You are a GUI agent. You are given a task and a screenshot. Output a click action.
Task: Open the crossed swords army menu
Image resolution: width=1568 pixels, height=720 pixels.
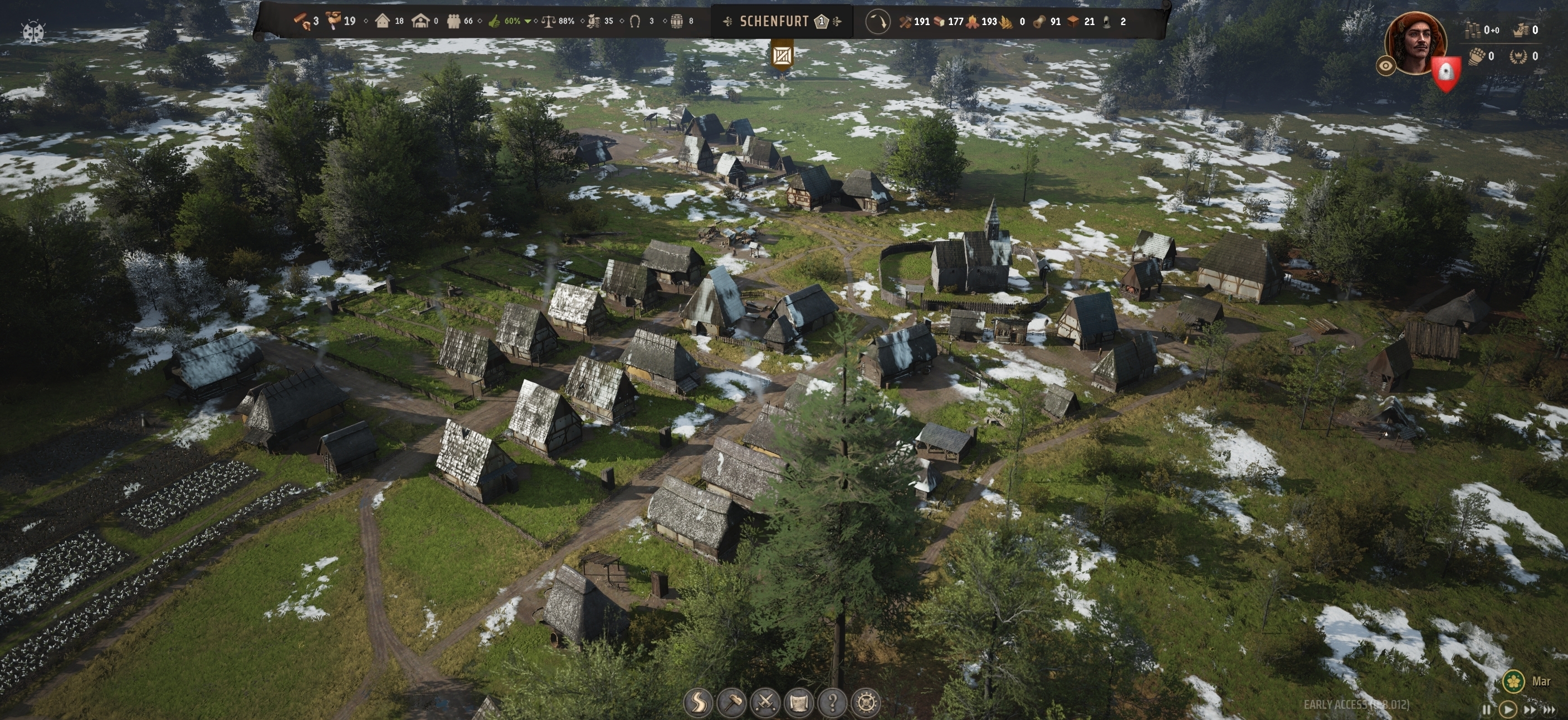coord(766,702)
